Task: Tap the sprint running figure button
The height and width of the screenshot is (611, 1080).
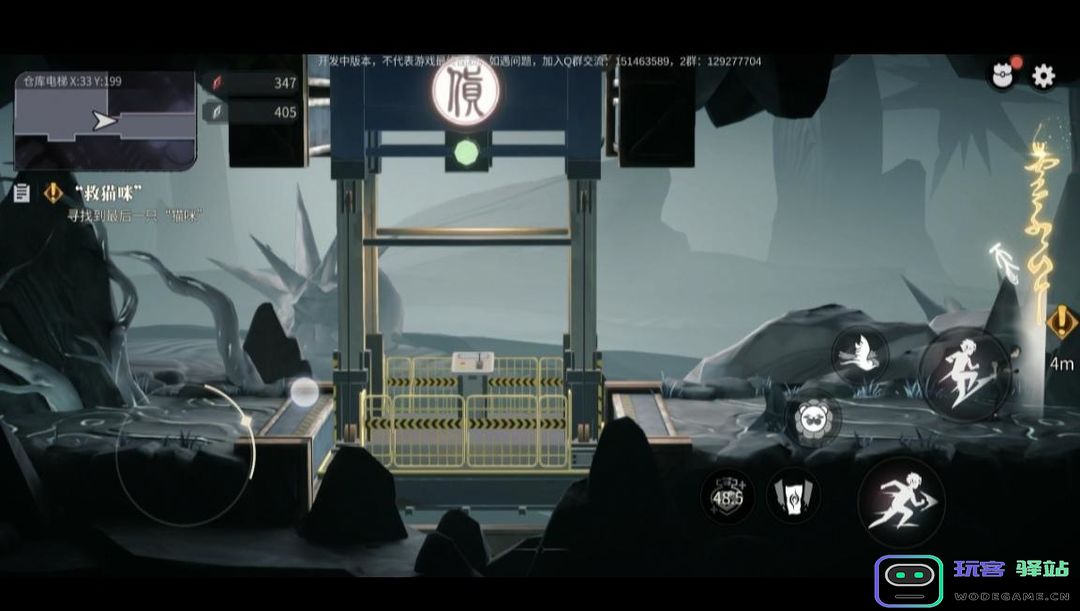Action: [x=900, y=502]
